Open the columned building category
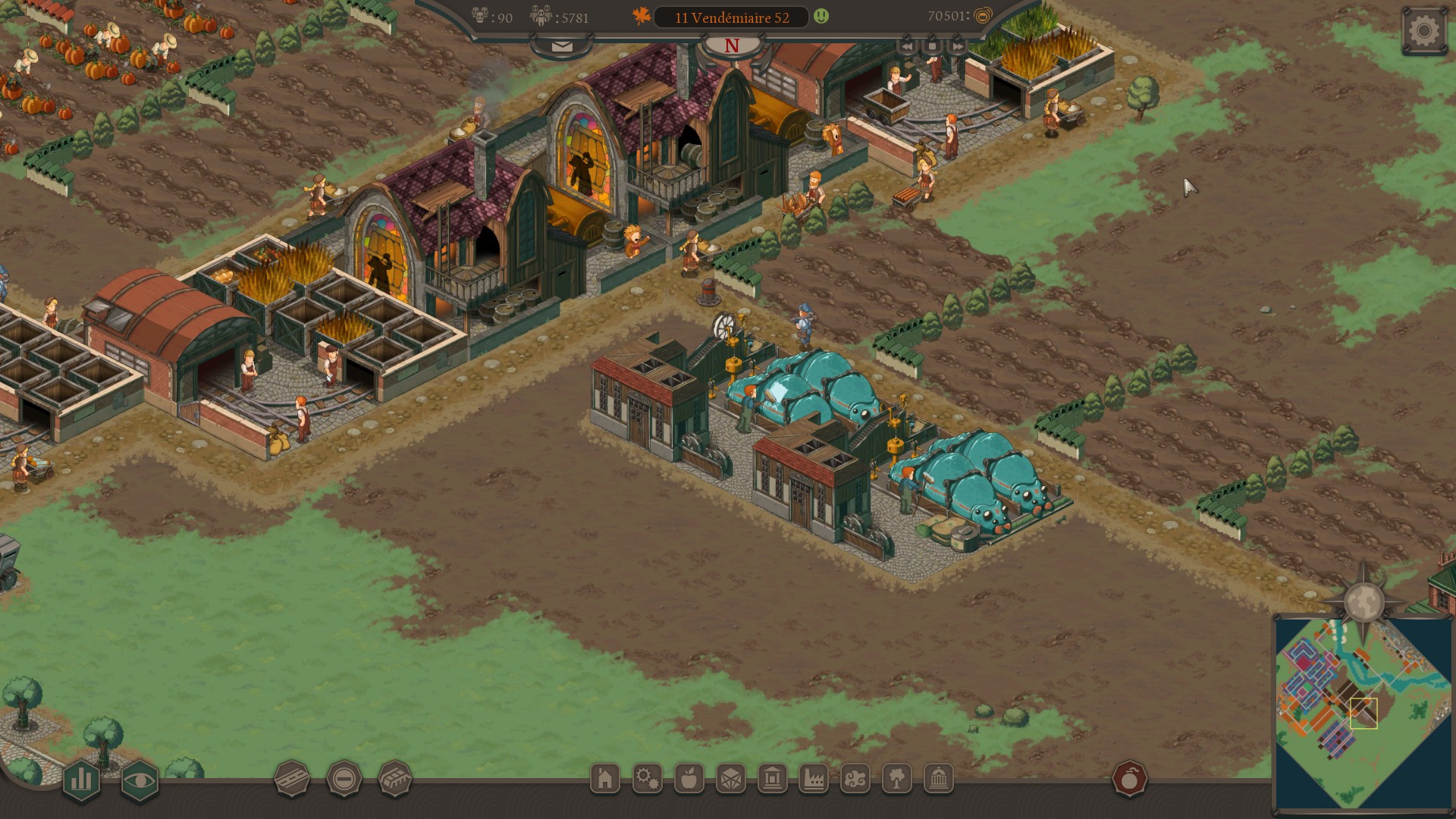This screenshot has width=1456, height=819. click(772, 779)
